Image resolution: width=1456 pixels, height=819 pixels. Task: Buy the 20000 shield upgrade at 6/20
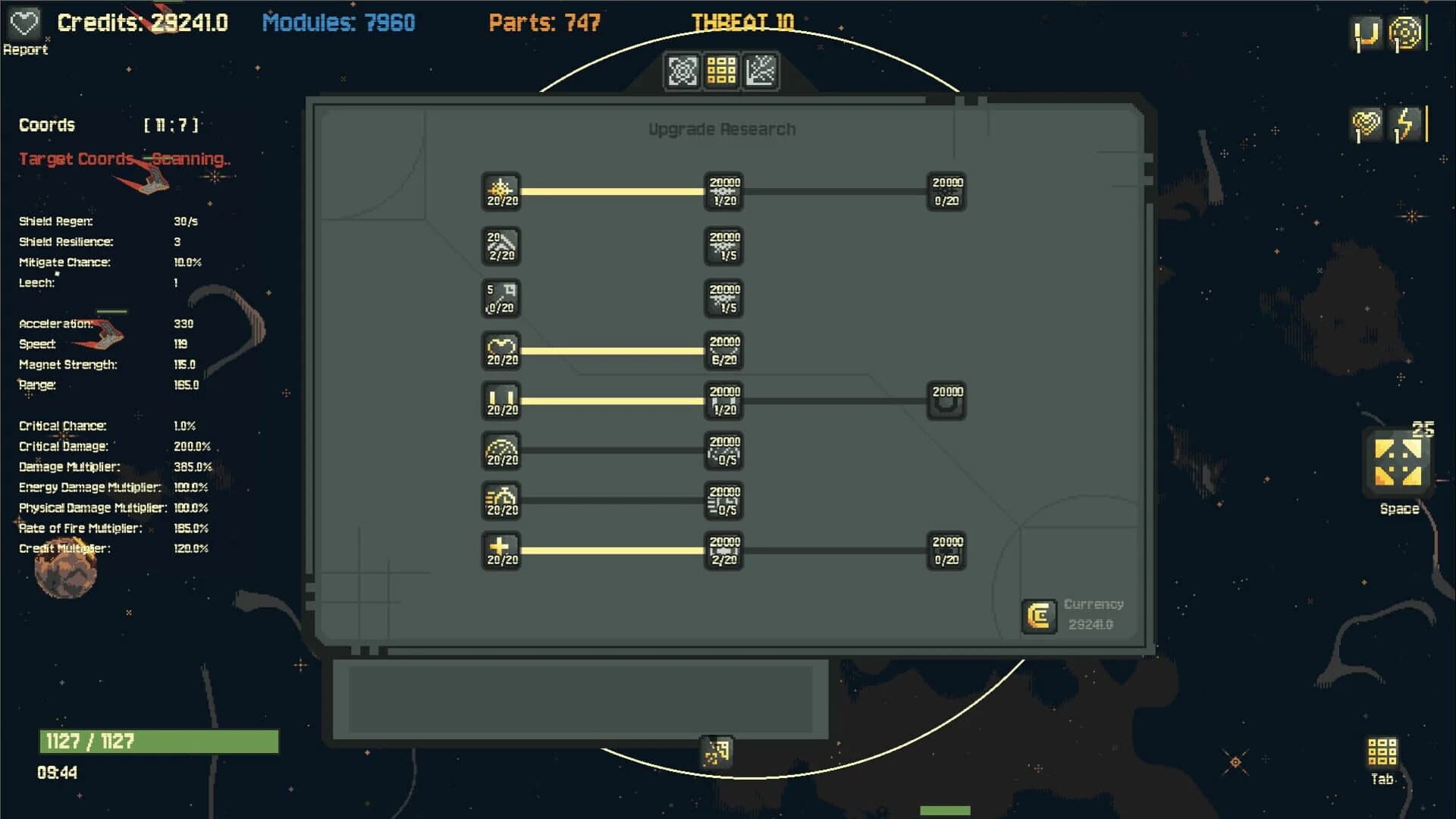point(724,351)
